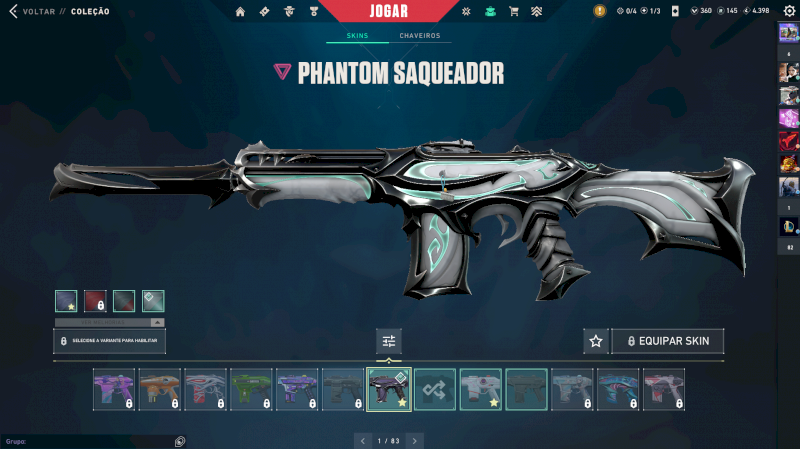Select the teal-white highlighted variant swatch

[153, 301]
